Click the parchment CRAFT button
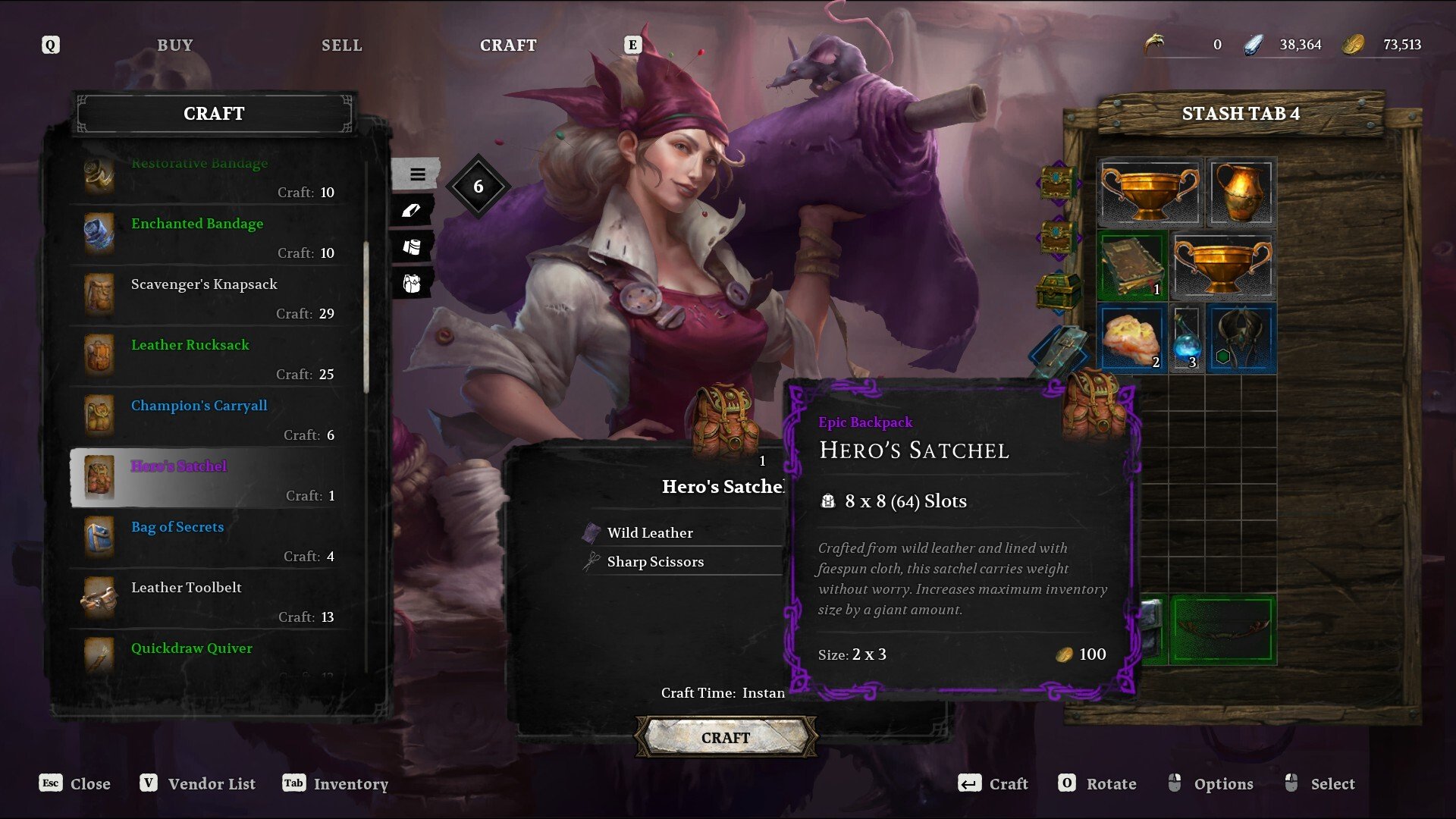 coord(726,738)
